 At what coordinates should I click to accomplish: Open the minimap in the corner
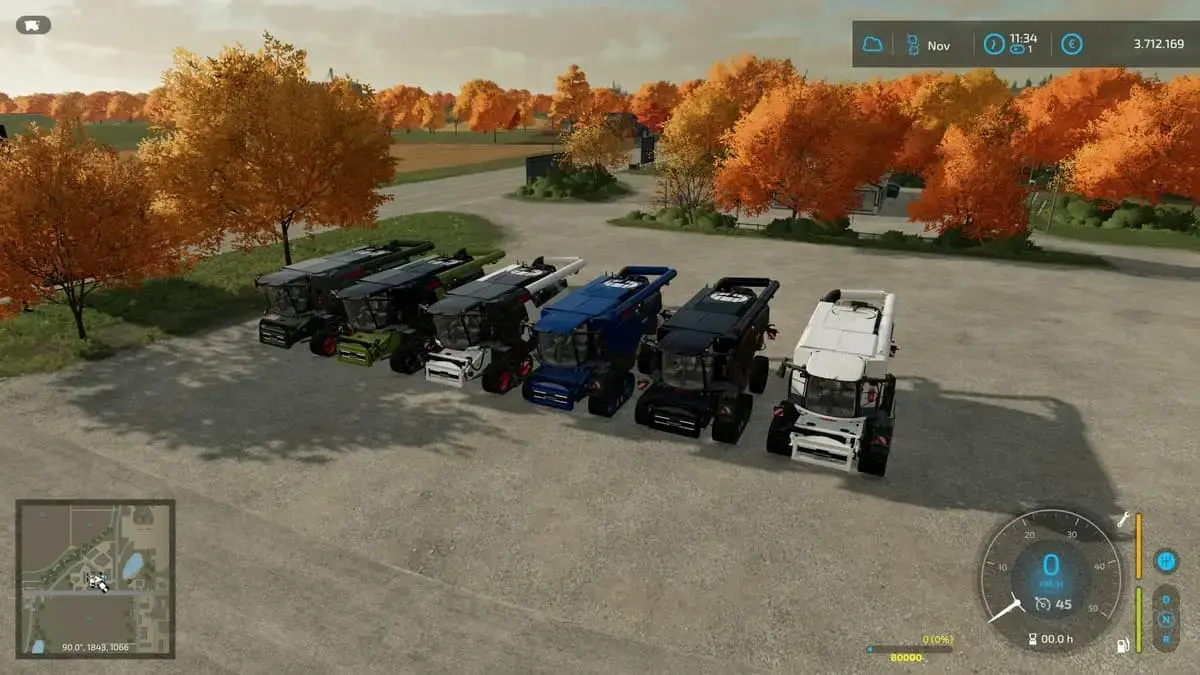(95, 578)
